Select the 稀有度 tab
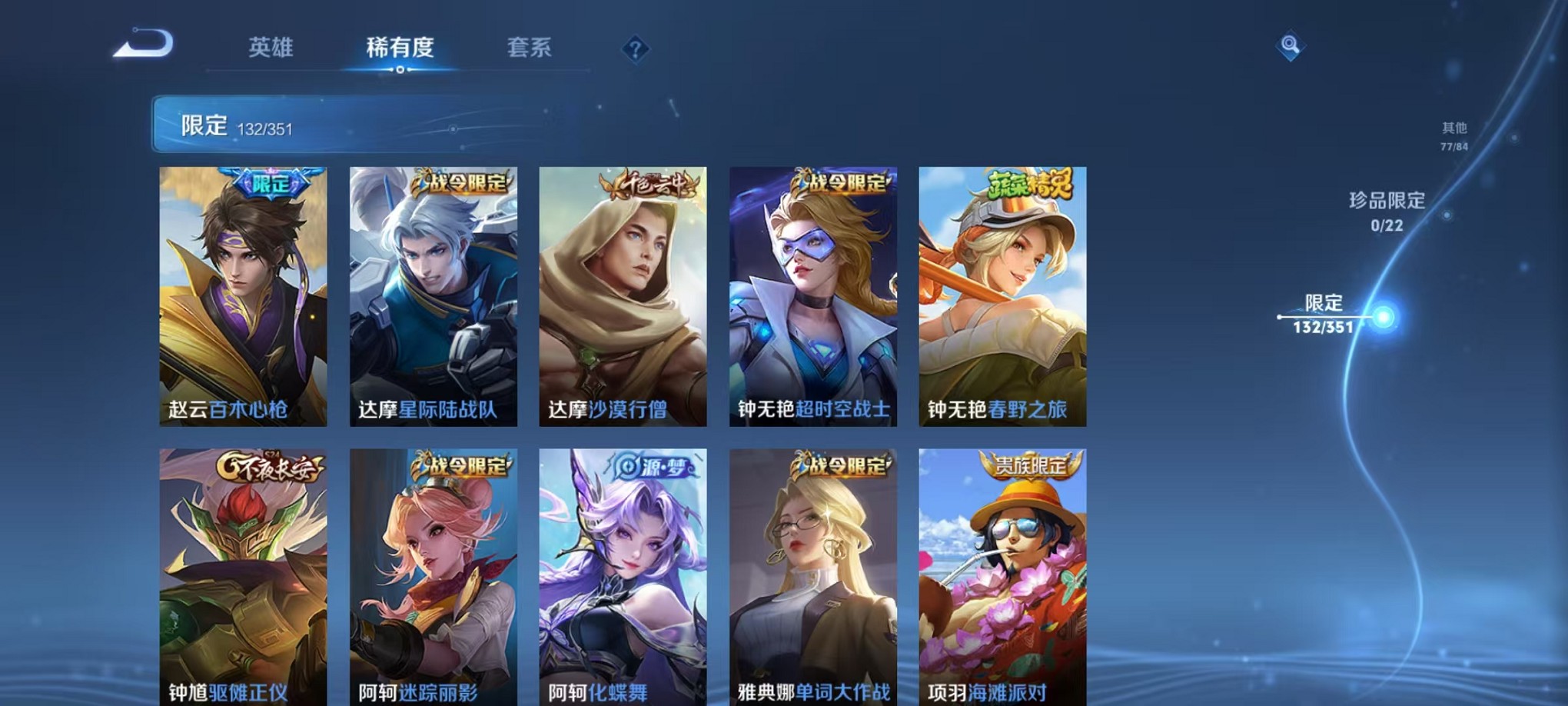This screenshot has height=706, width=1568. pyautogui.click(x=398, y=48)
